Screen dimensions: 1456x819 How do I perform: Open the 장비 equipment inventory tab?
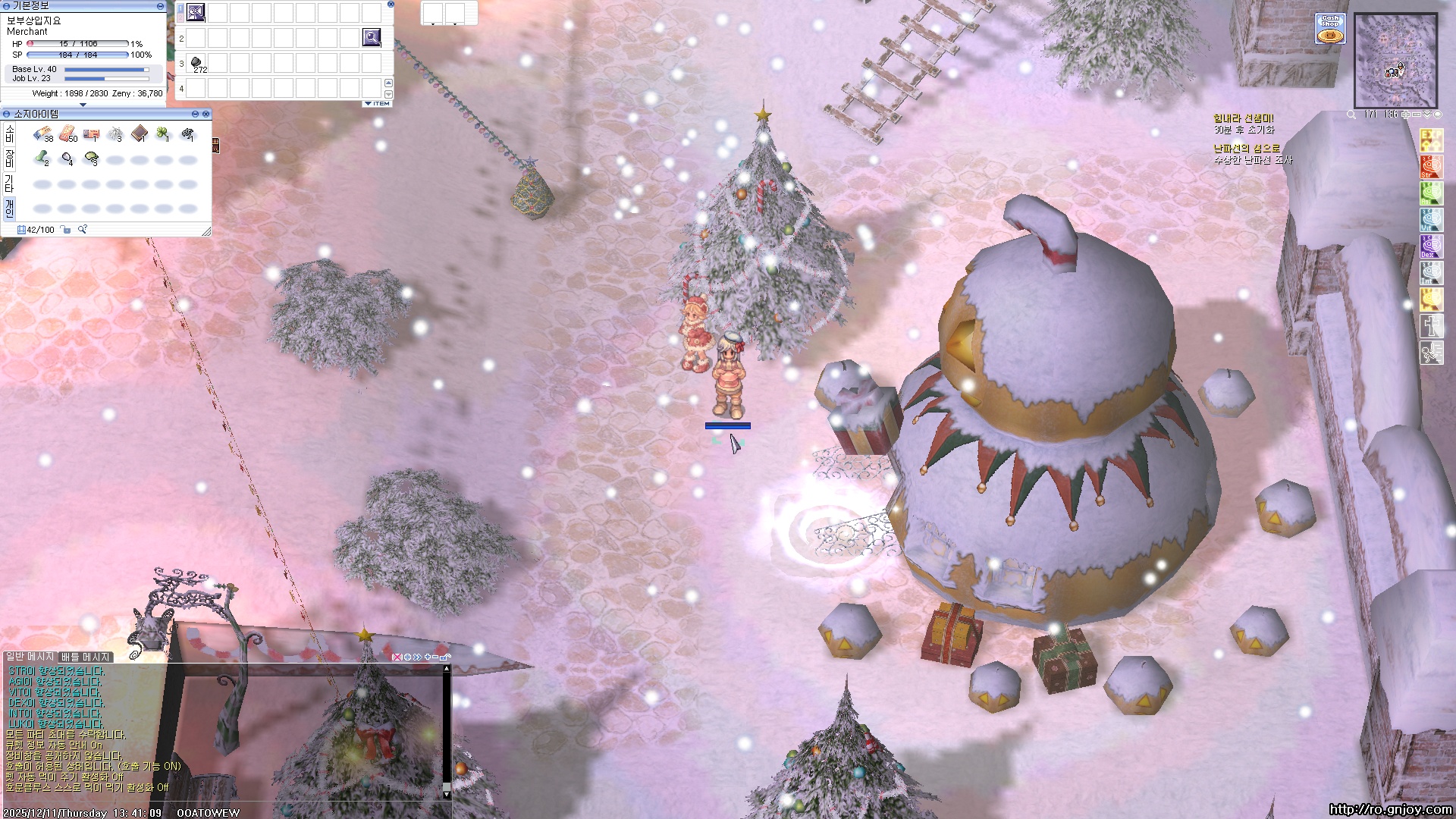point(10,159)
